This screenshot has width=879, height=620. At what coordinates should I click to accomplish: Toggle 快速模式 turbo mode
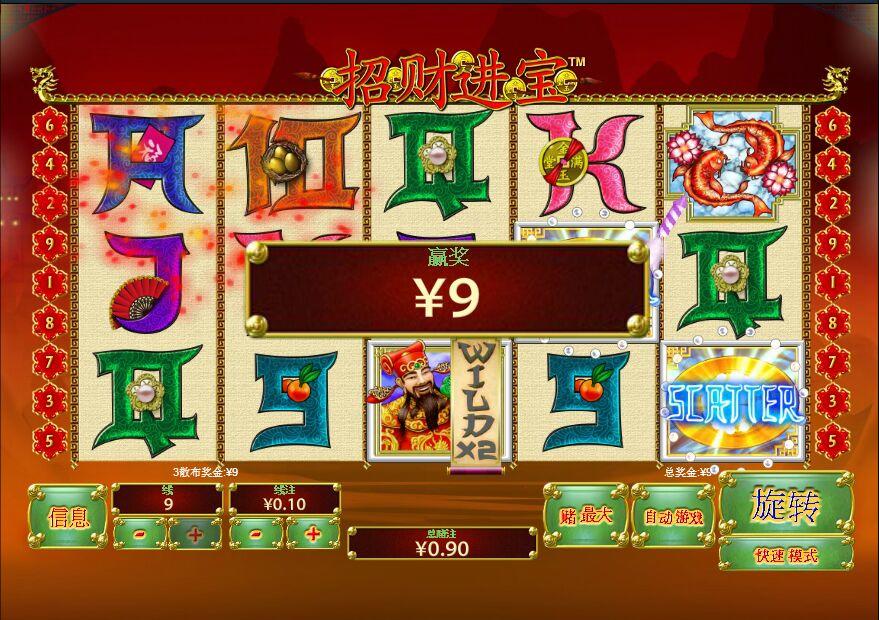pyautogui.click(x=785, y=555)
